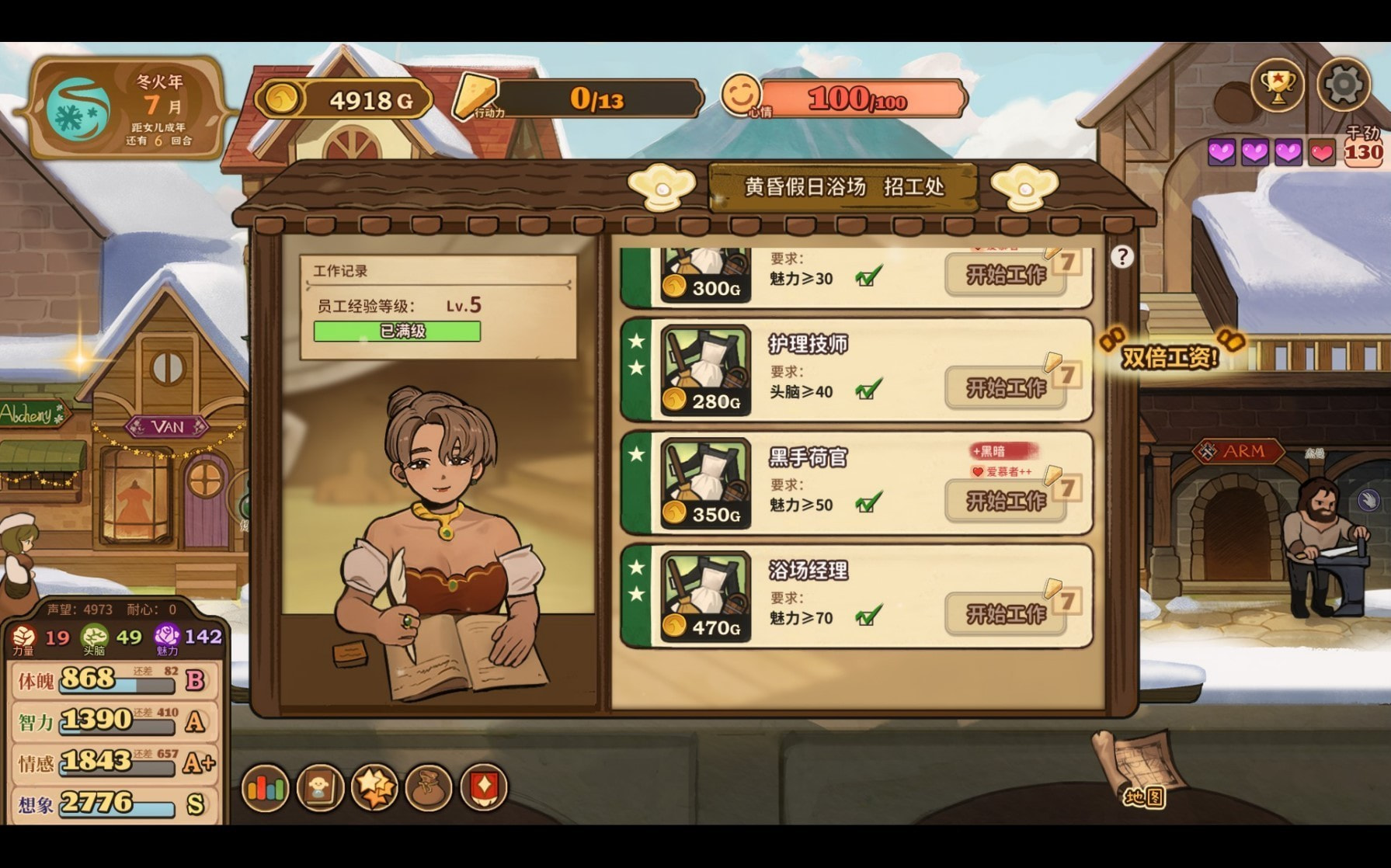Click the orange stars icon

pyautogui.click(x=374, y=789)
